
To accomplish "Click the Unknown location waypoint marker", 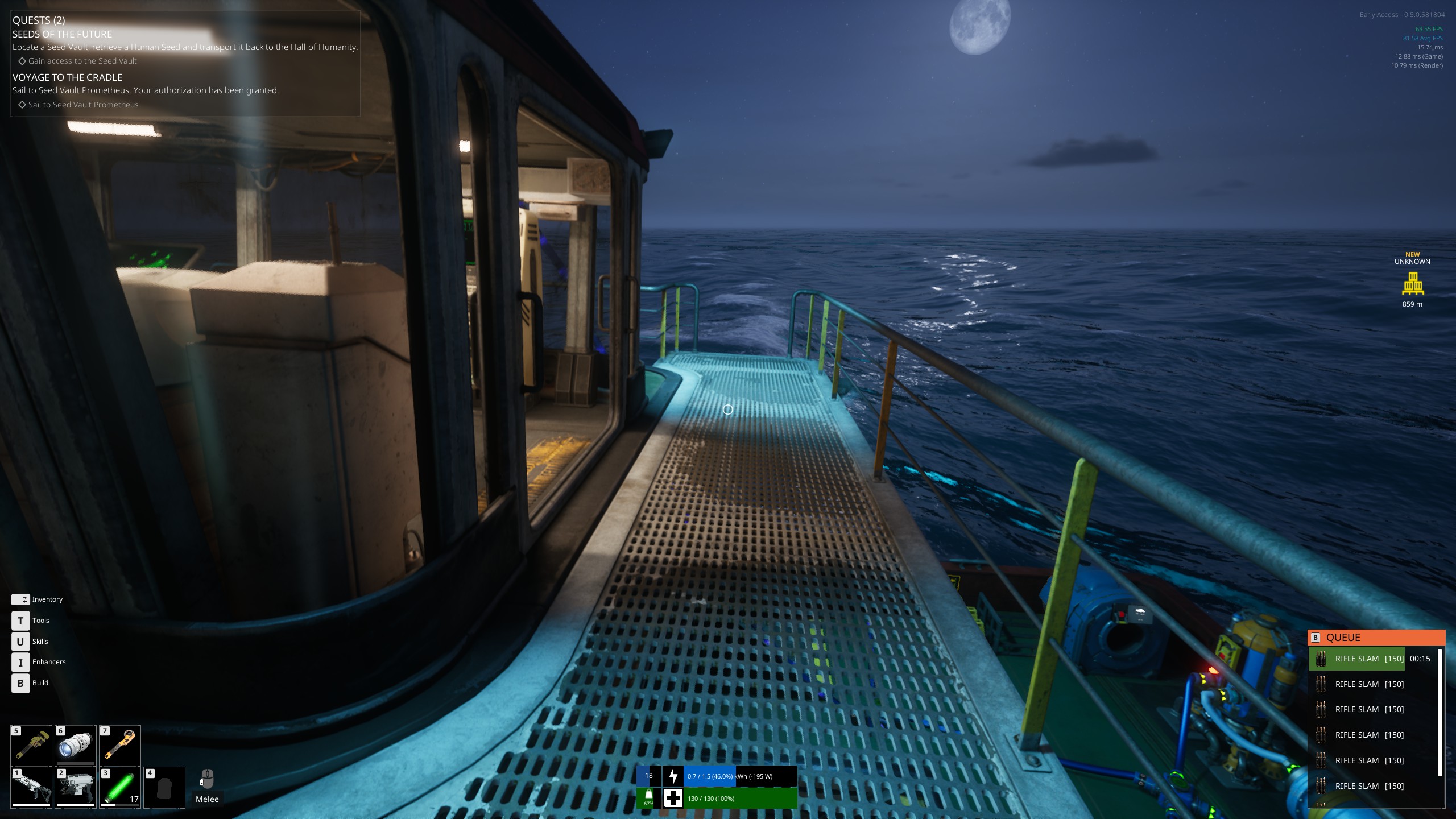I will pos(1413,283).
